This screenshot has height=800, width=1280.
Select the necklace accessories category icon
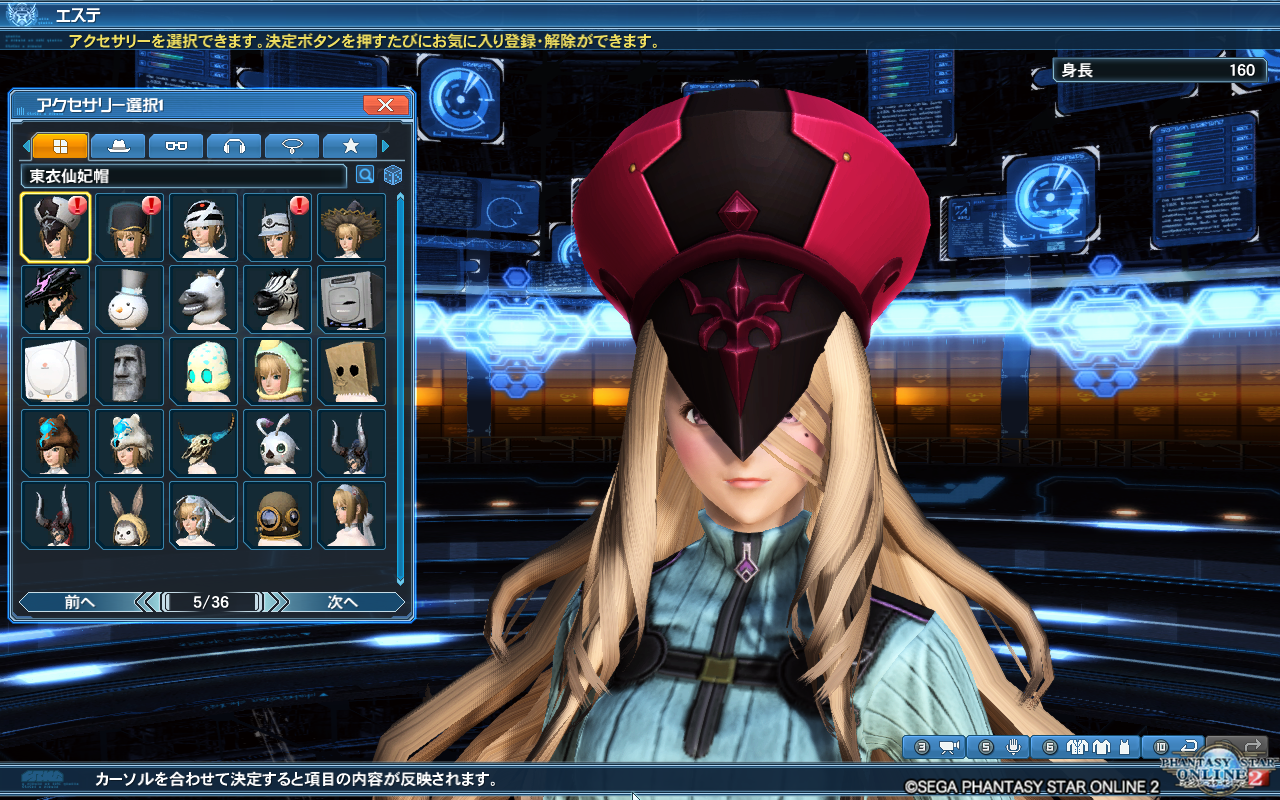[x=292, y=146]
